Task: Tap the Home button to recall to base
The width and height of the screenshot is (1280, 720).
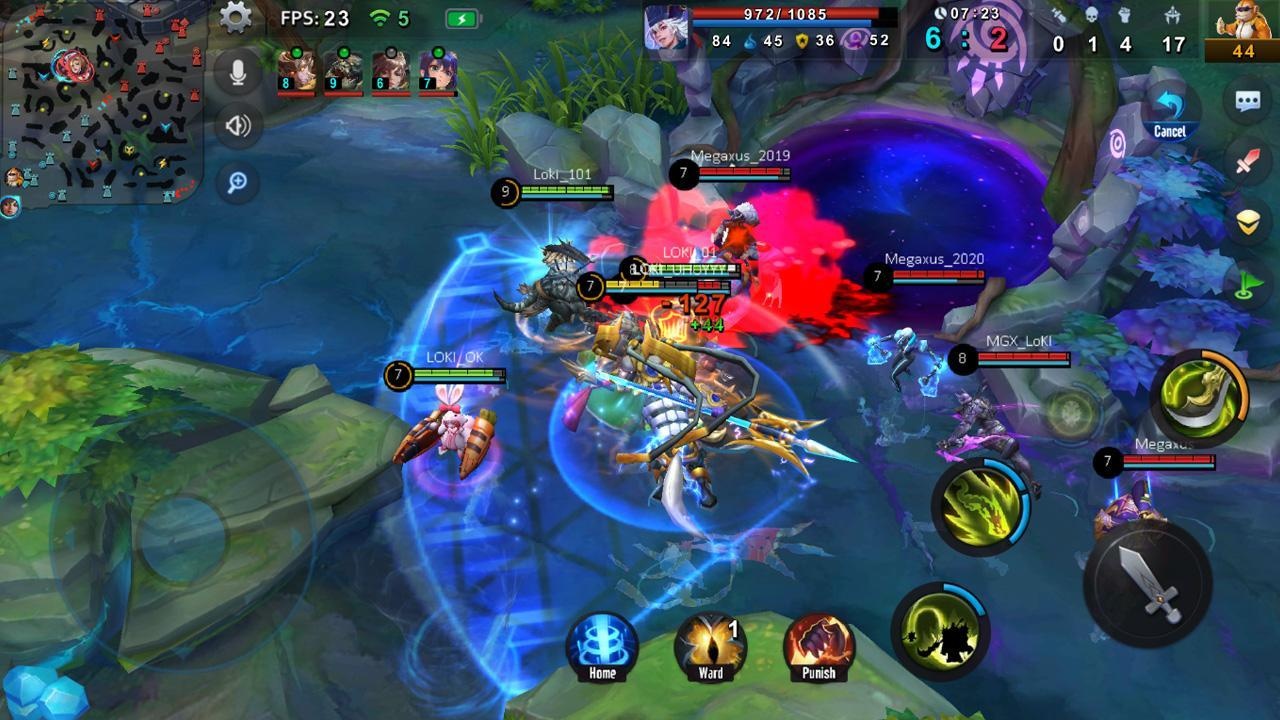Action: click(601, 645)
